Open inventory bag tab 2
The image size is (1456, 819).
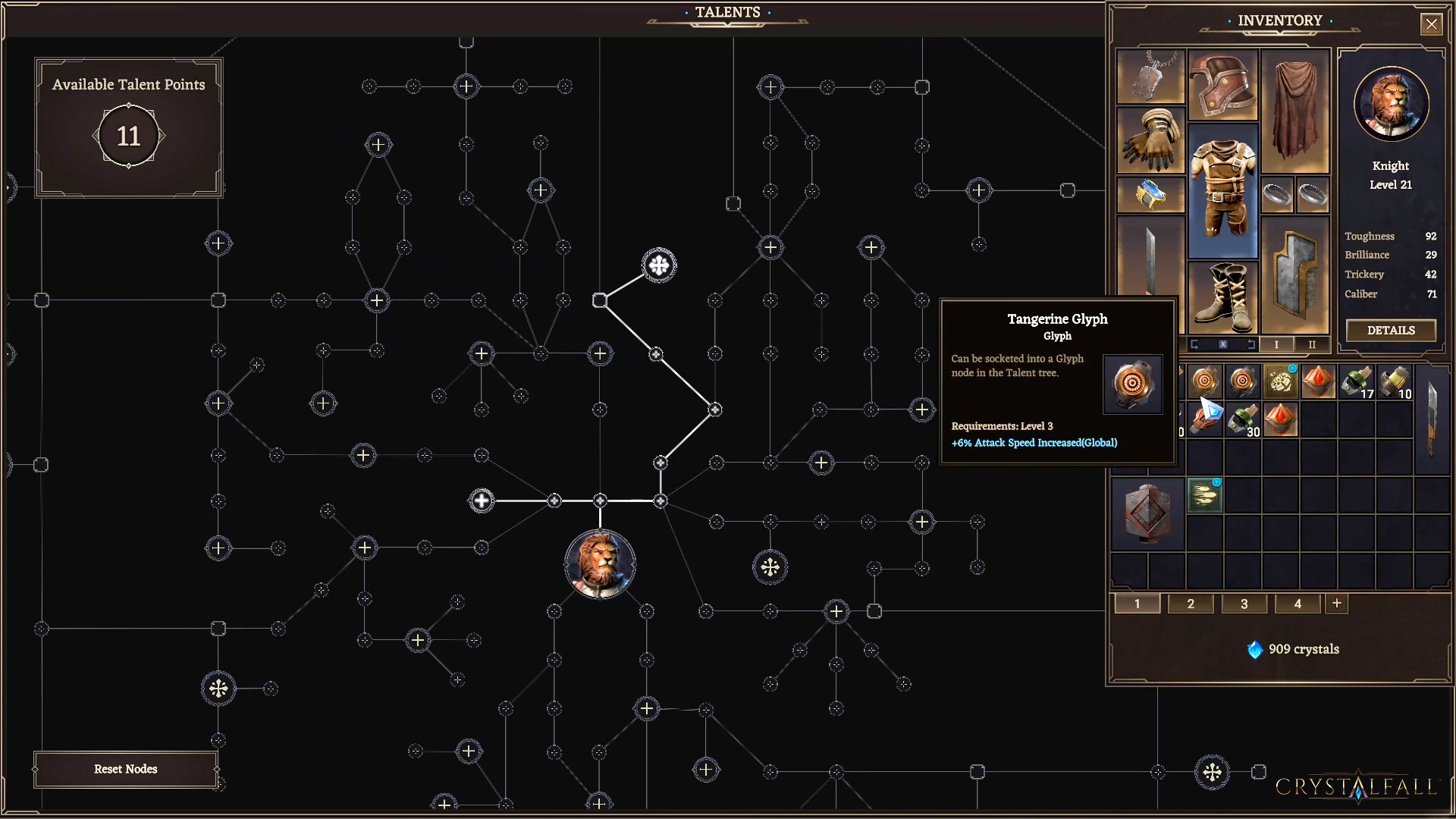[1191, 604]
